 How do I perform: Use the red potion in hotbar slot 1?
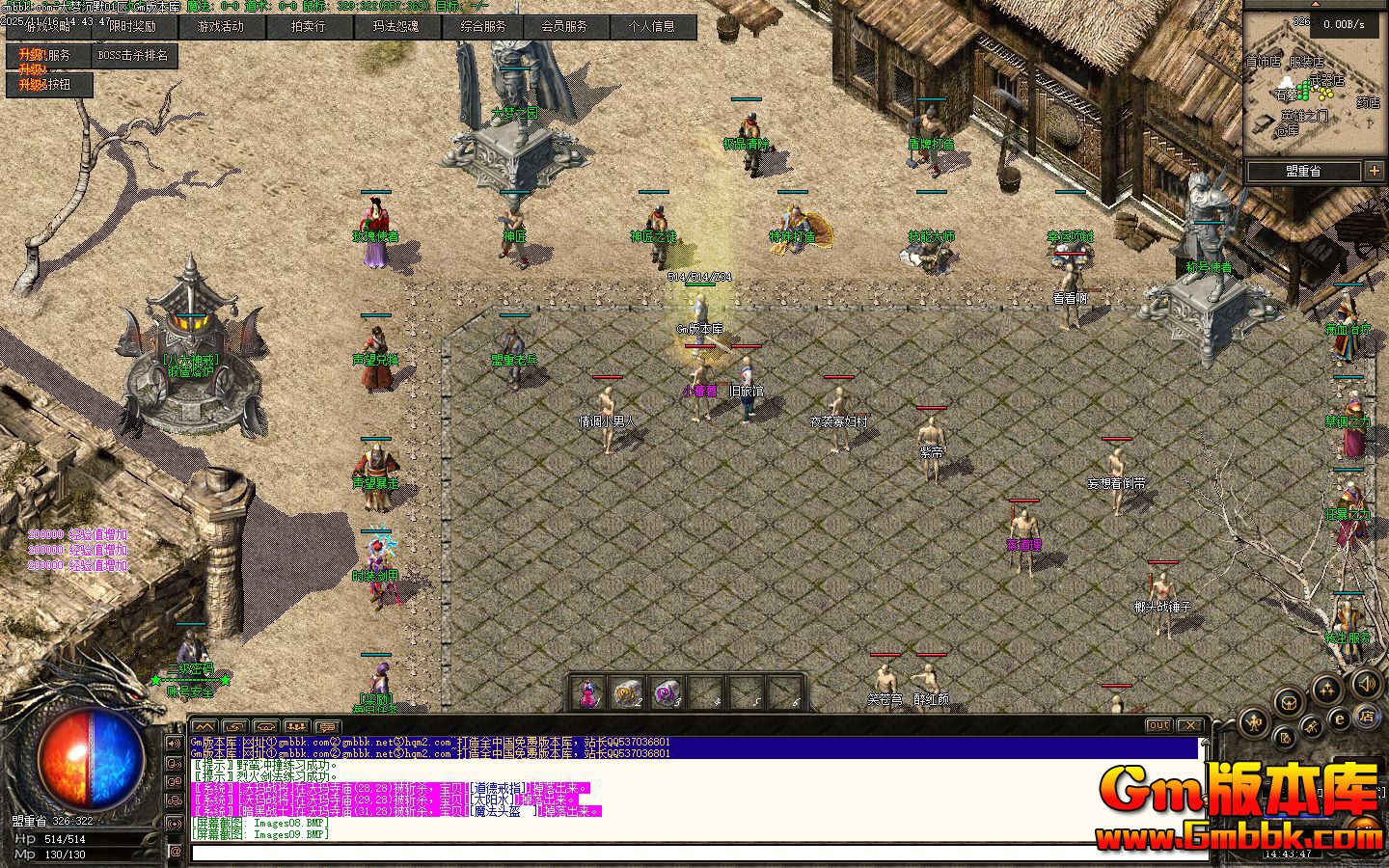pos(586,692)
